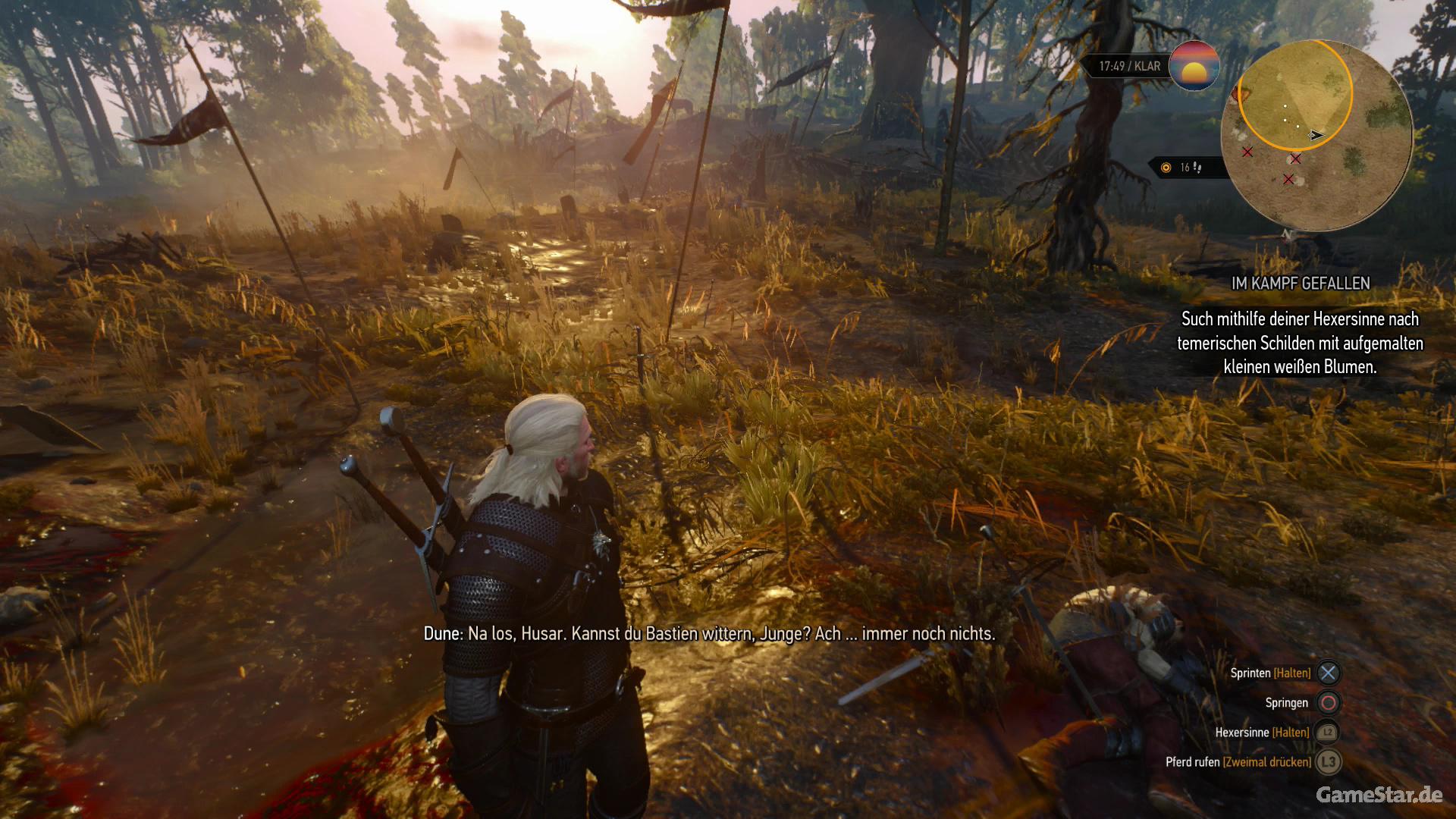Image resolution: width=1456 pixels, height=819 pixels.
Task: Click the GameStar.de watermark
Action: click(x=1379, y=794)
